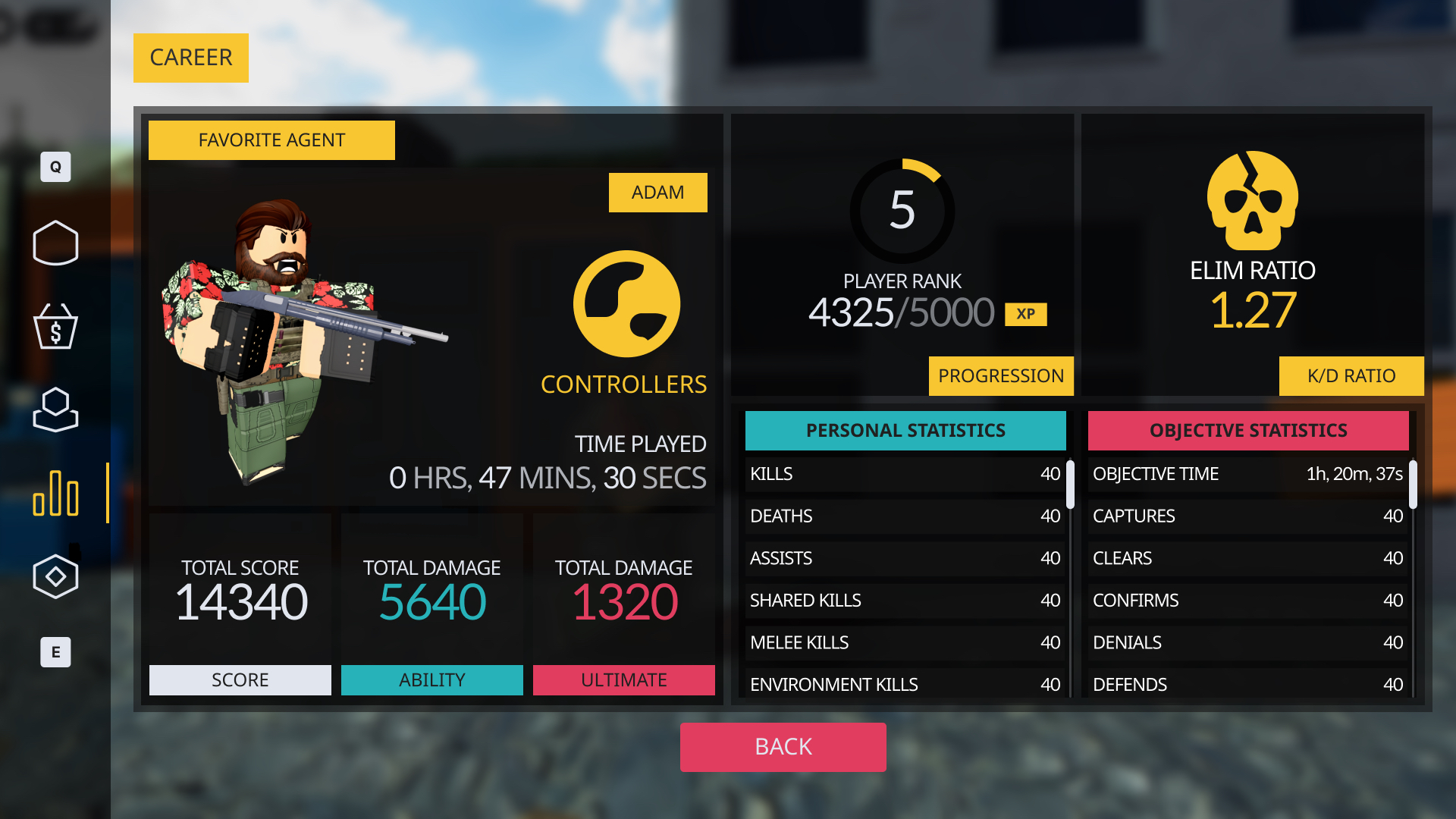The height and width of the screenshot is (819, 1456).
Task: Switch to the SCORE tab
Action: [240, 680]
